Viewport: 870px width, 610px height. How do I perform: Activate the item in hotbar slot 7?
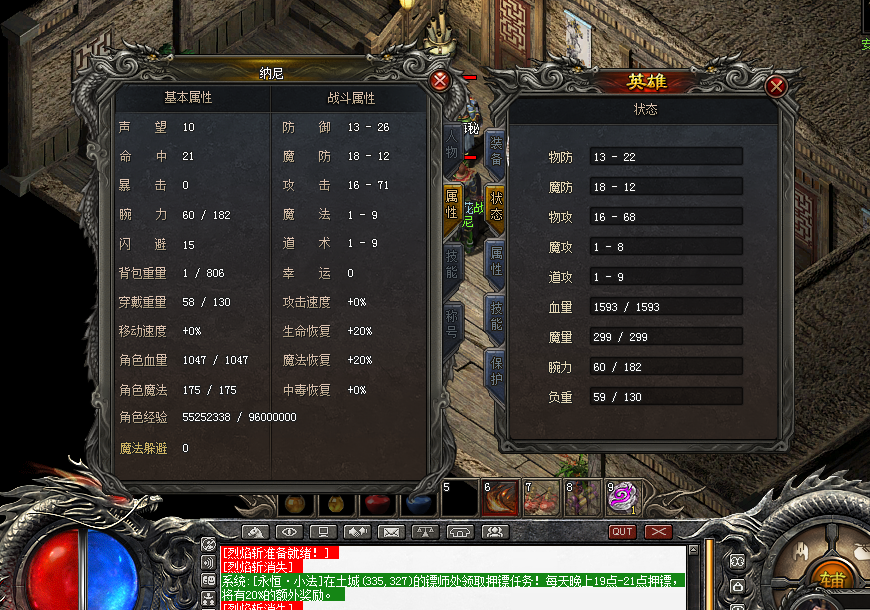[x=541, y=497]
